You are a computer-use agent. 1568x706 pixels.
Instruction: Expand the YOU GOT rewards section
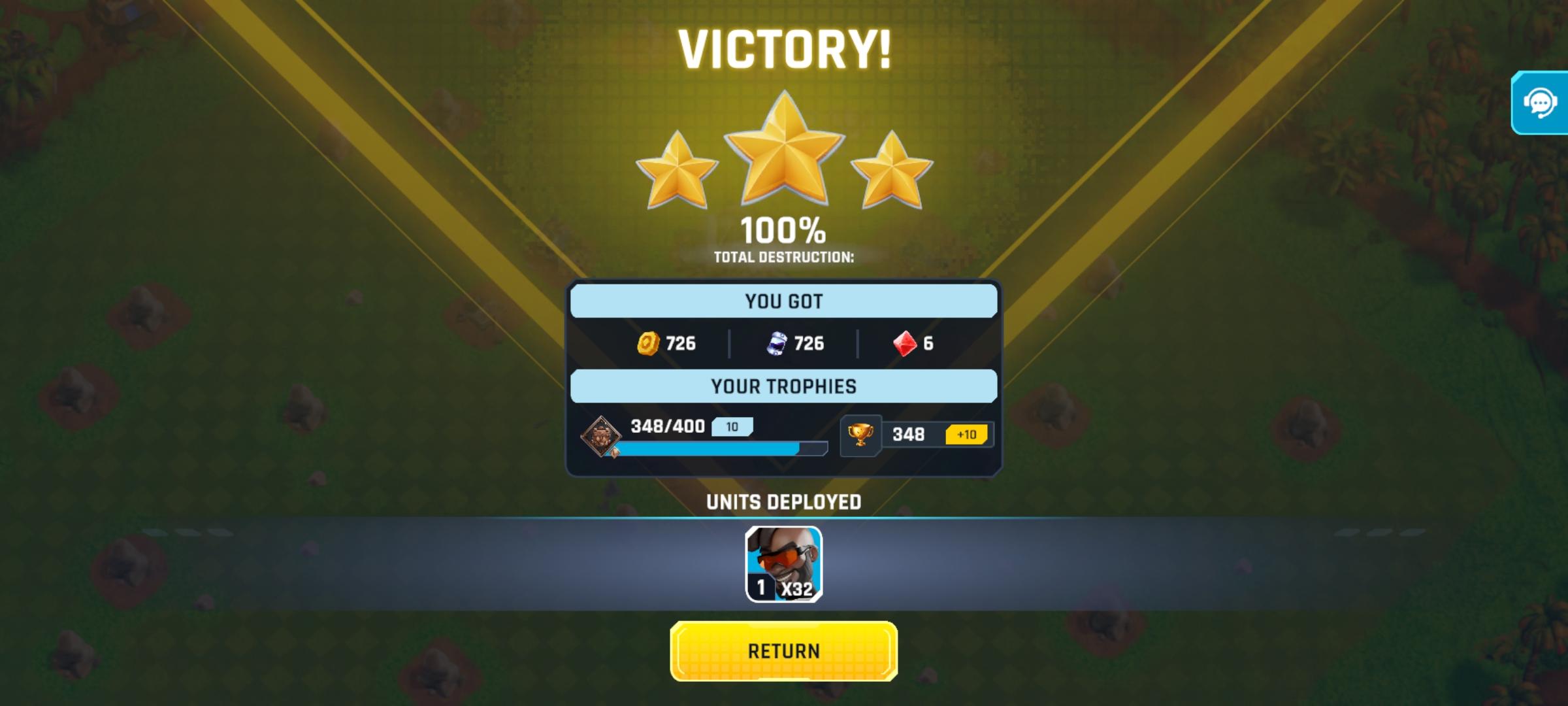click(783, 301)
